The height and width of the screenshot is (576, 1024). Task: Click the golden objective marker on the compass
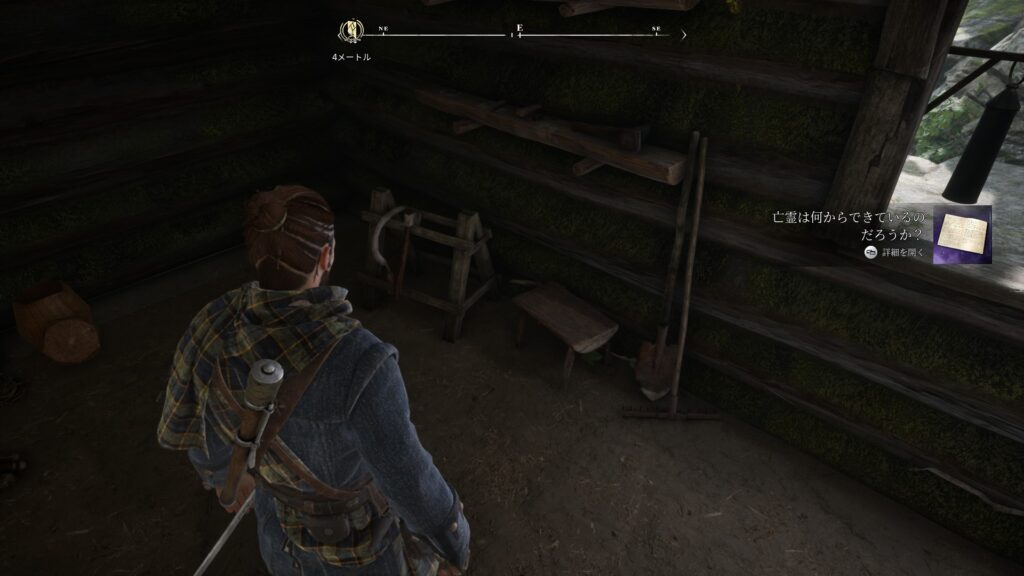tap(352, 31)
